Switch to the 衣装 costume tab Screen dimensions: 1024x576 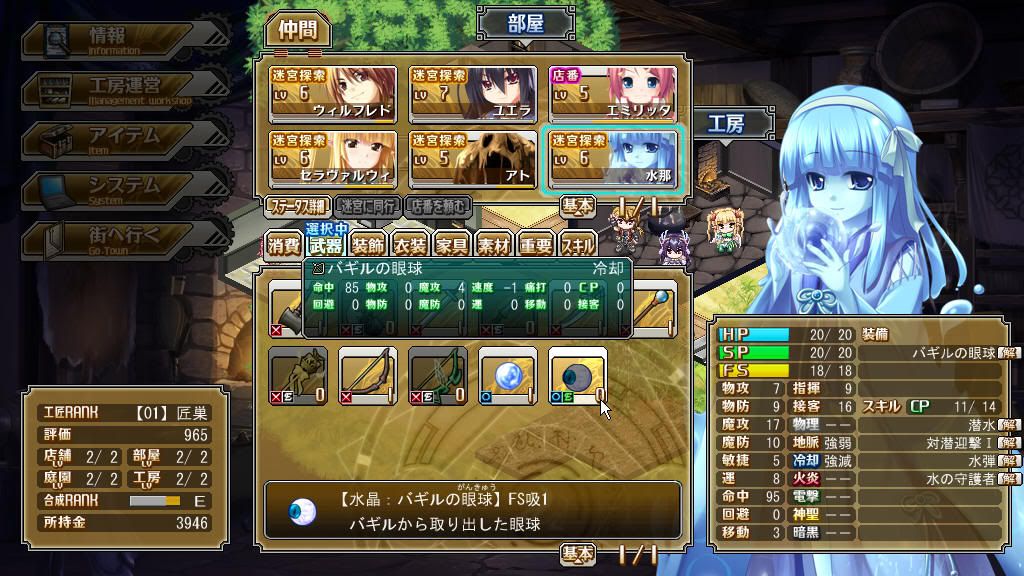(410, 246)
